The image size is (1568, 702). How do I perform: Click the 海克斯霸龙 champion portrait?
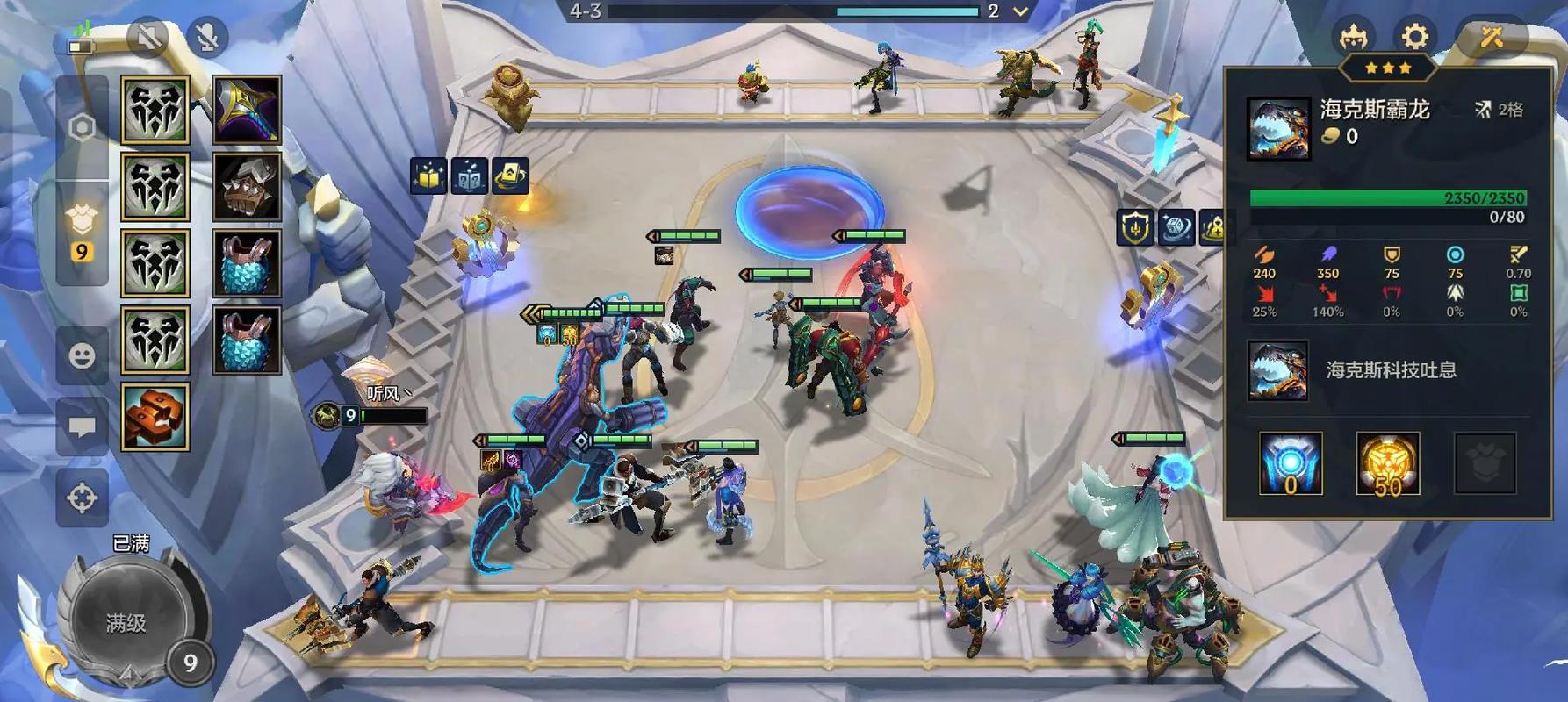(x=1278, y=129)
